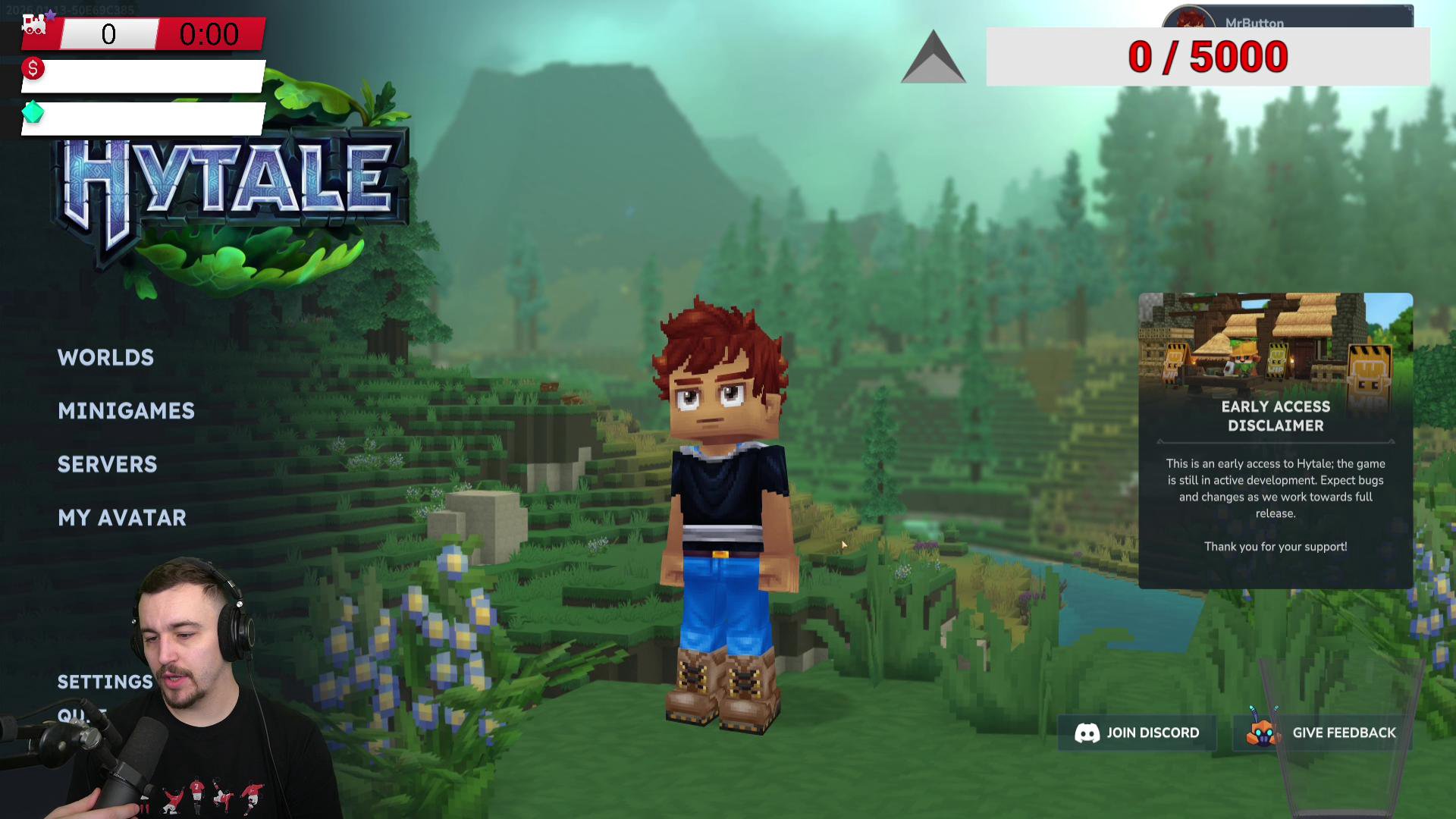Select Minigames from the main menu
1456x819 pixels.
pos(126,411)
